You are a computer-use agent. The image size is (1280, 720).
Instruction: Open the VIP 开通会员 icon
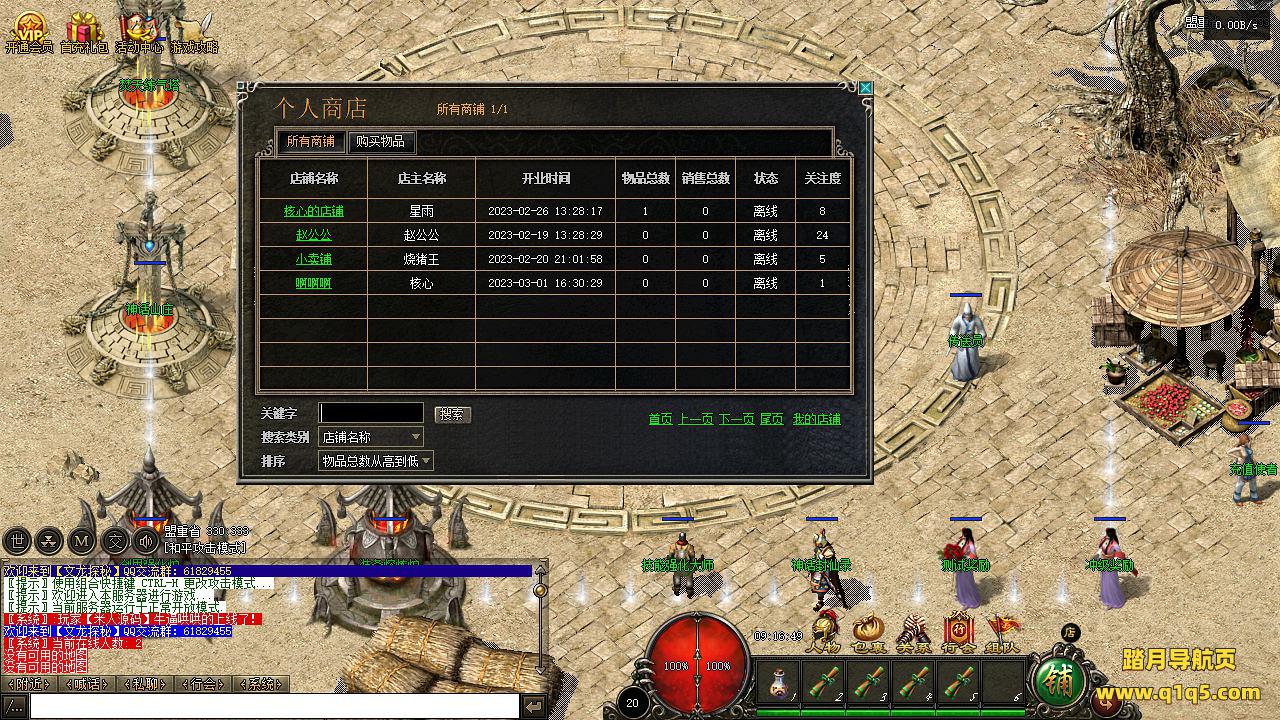[x=28, y=32]
